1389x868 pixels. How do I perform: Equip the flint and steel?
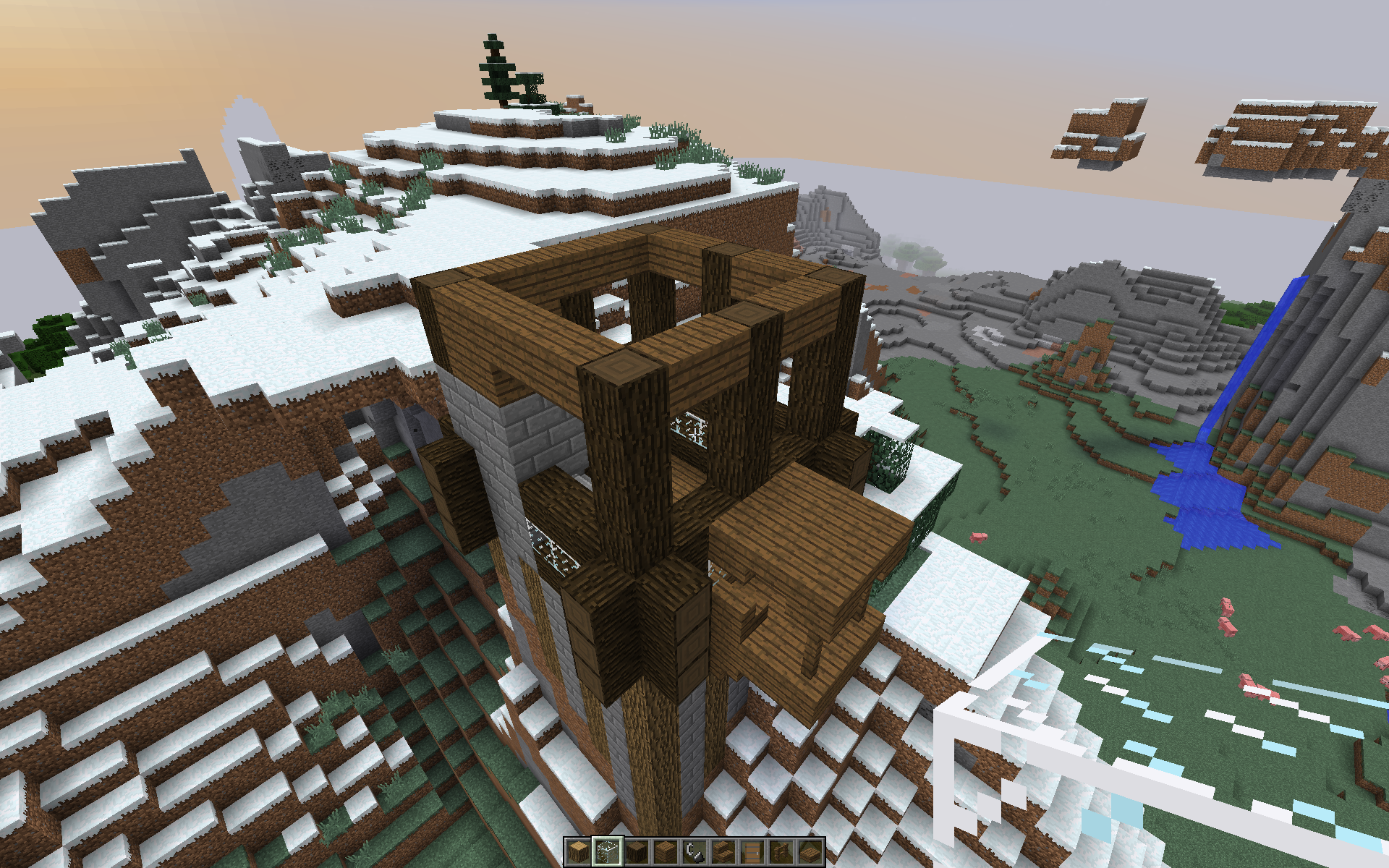tap(694, 852)
